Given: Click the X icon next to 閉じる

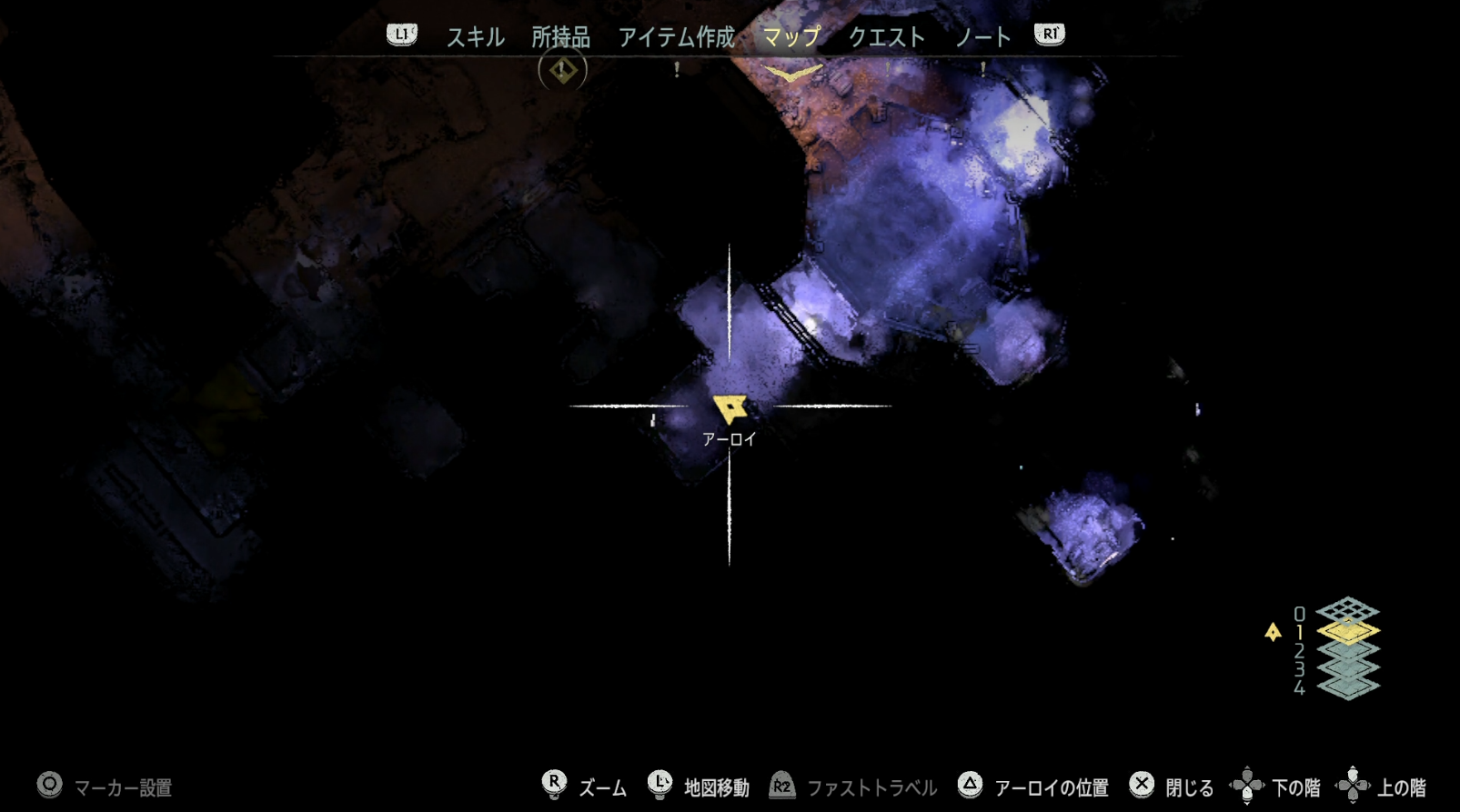Looking at the screenshot, I should coord(1140,784).
